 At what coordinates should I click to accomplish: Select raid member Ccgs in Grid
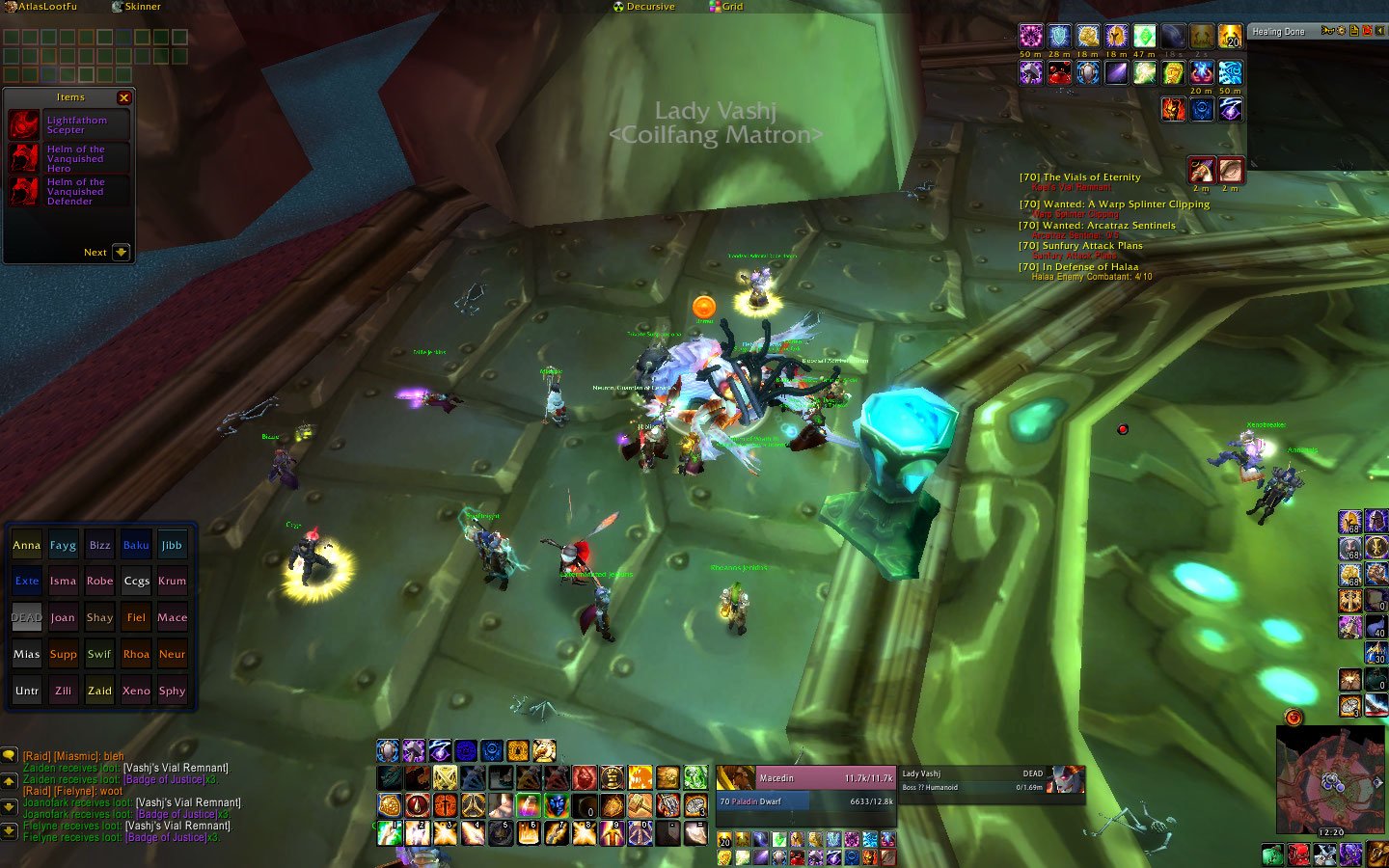pyautogui.click(x=136, y=582)
